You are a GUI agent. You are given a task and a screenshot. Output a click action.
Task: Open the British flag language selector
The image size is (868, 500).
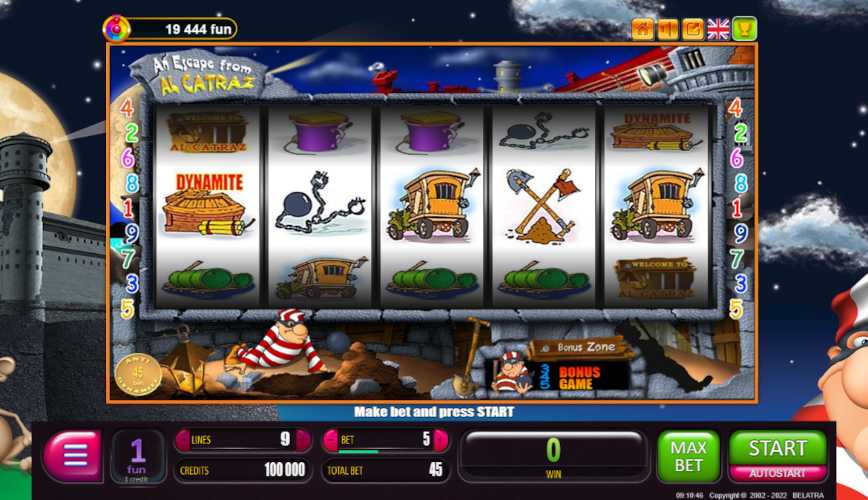pyautogui.click(x=718, y=29)
